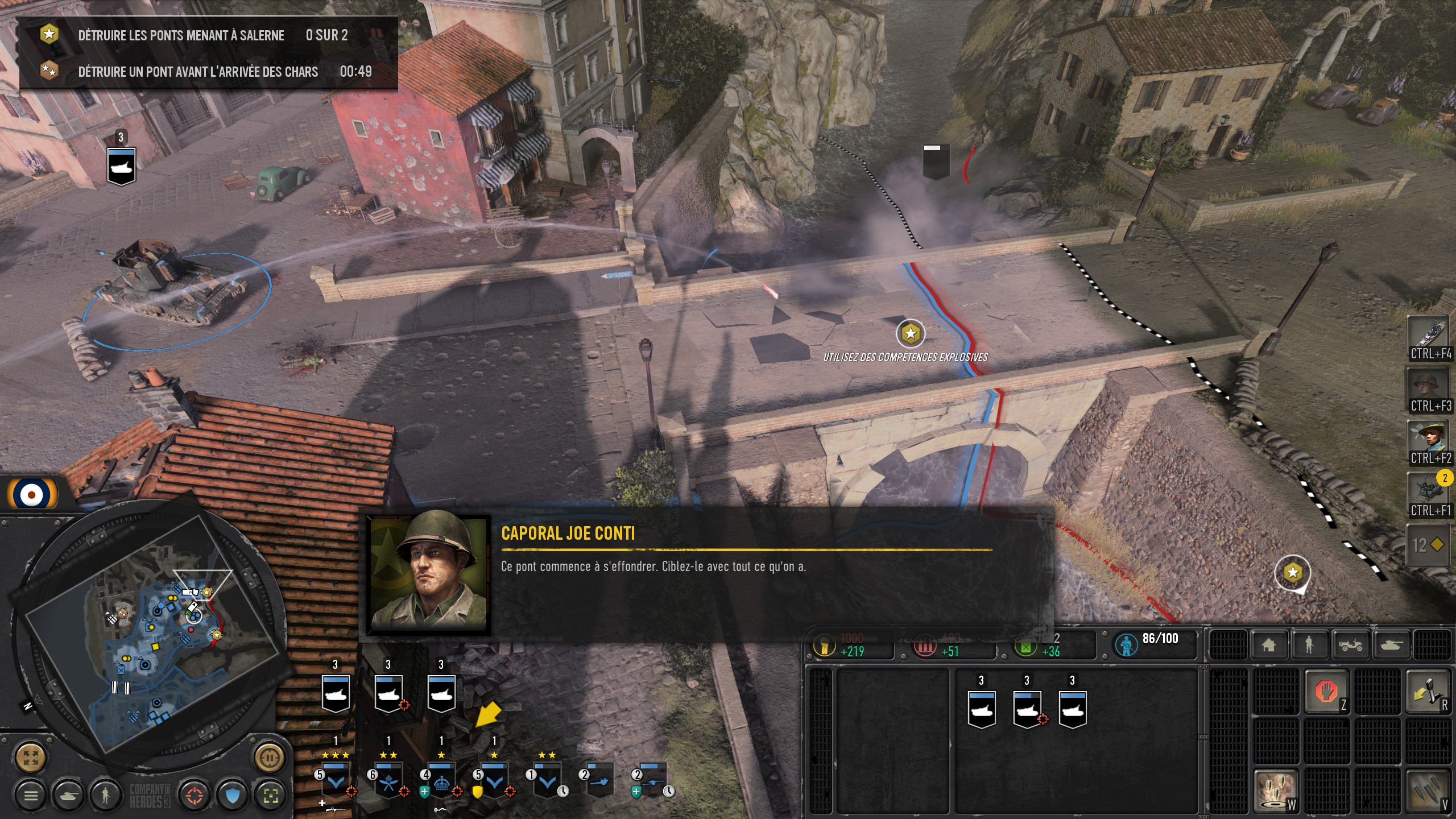Select the Gurkha crossed-knives squad badge
This screenshot has height=819, width=1456.
(x=388, y=782)
